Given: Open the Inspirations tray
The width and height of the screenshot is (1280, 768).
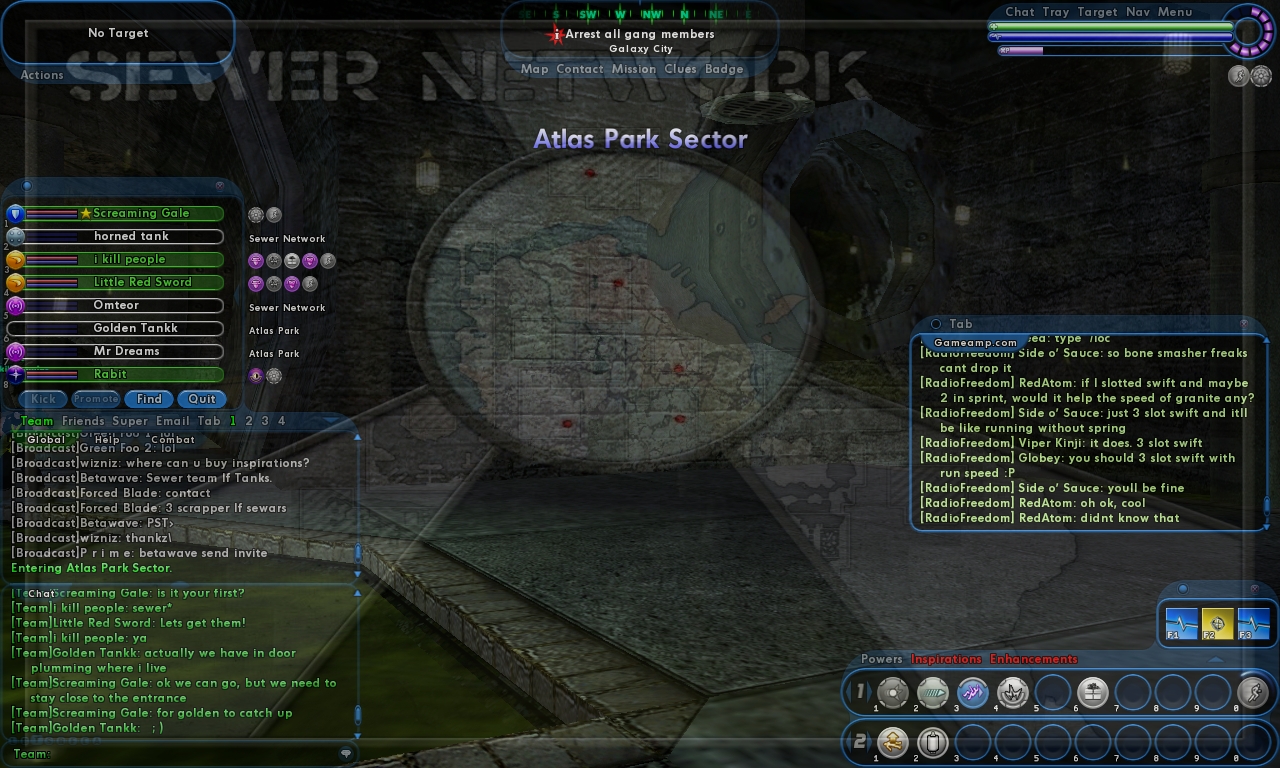Looking at the screenshot, I should point(946,659).
